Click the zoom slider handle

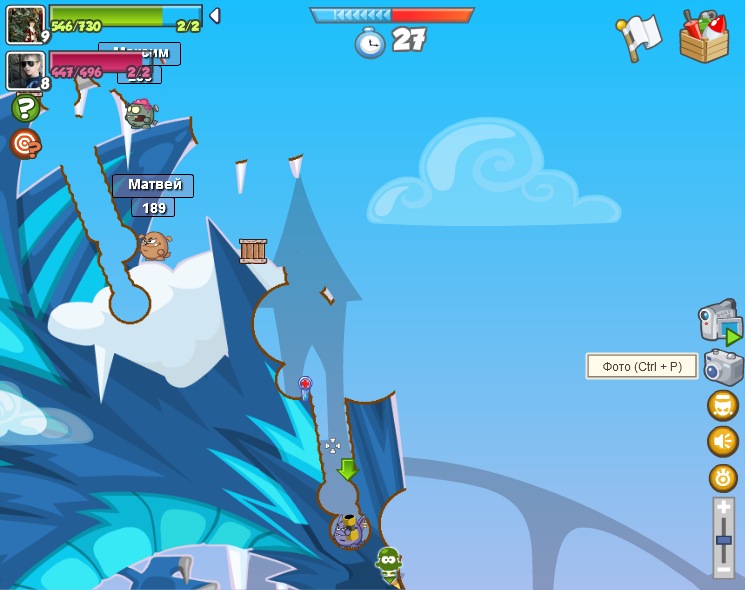[x=723, y=540]
